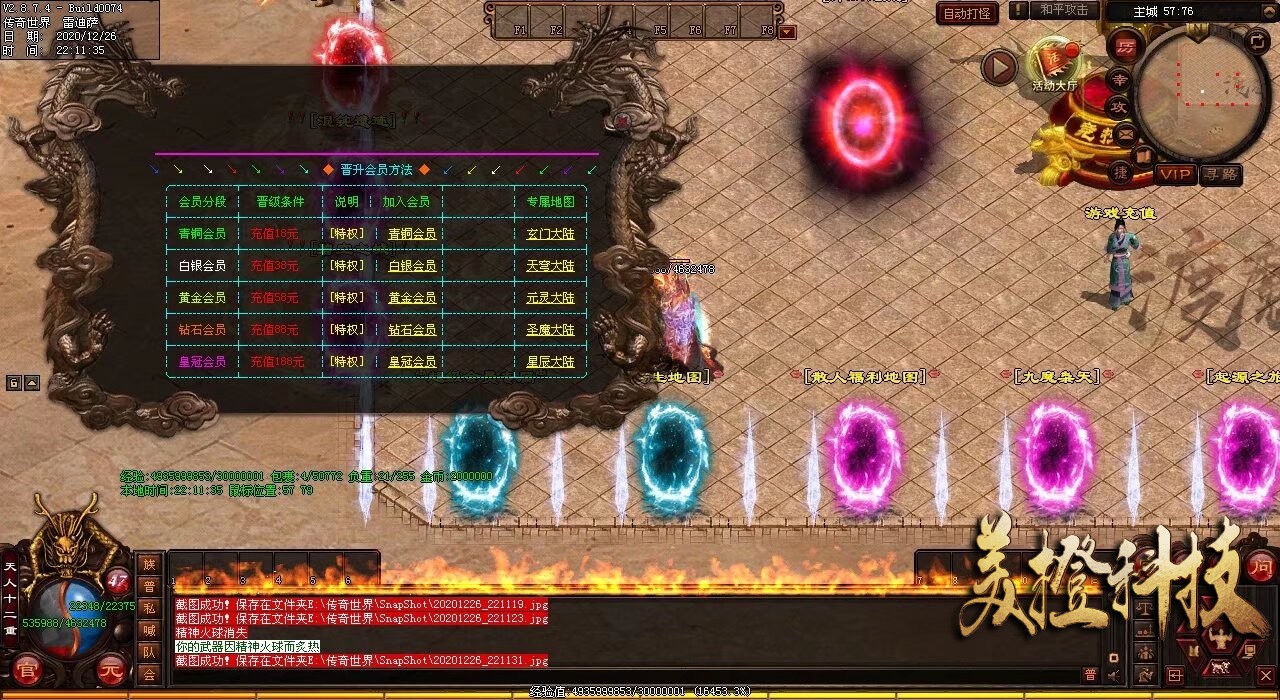Viewport: 1280px width, 700px height.
Task: Click the red 官 orb button
Action: (27, 670)
